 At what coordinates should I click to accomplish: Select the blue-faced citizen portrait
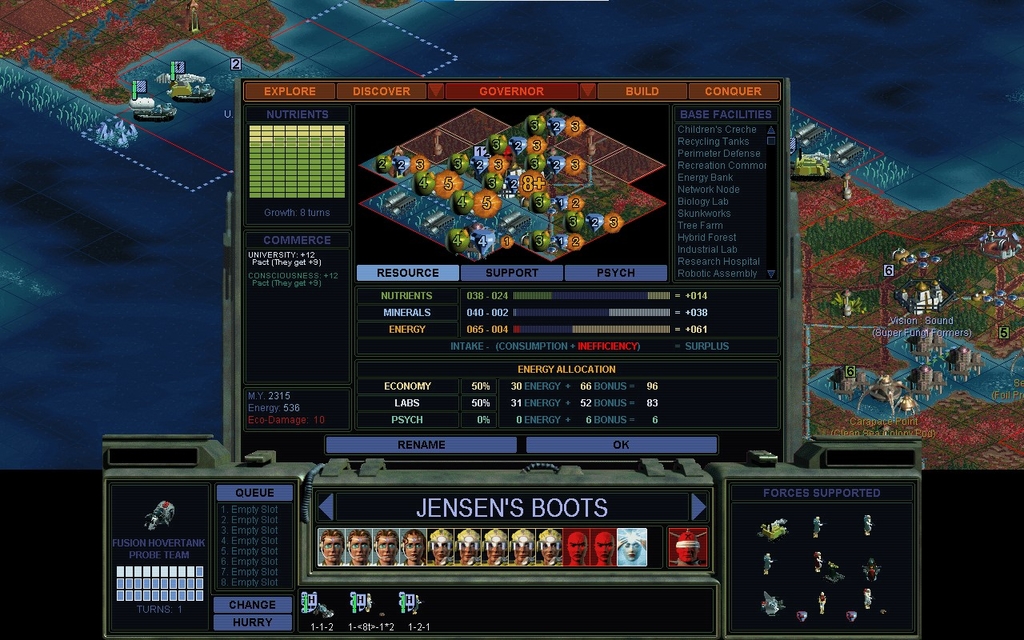[631, 547]
